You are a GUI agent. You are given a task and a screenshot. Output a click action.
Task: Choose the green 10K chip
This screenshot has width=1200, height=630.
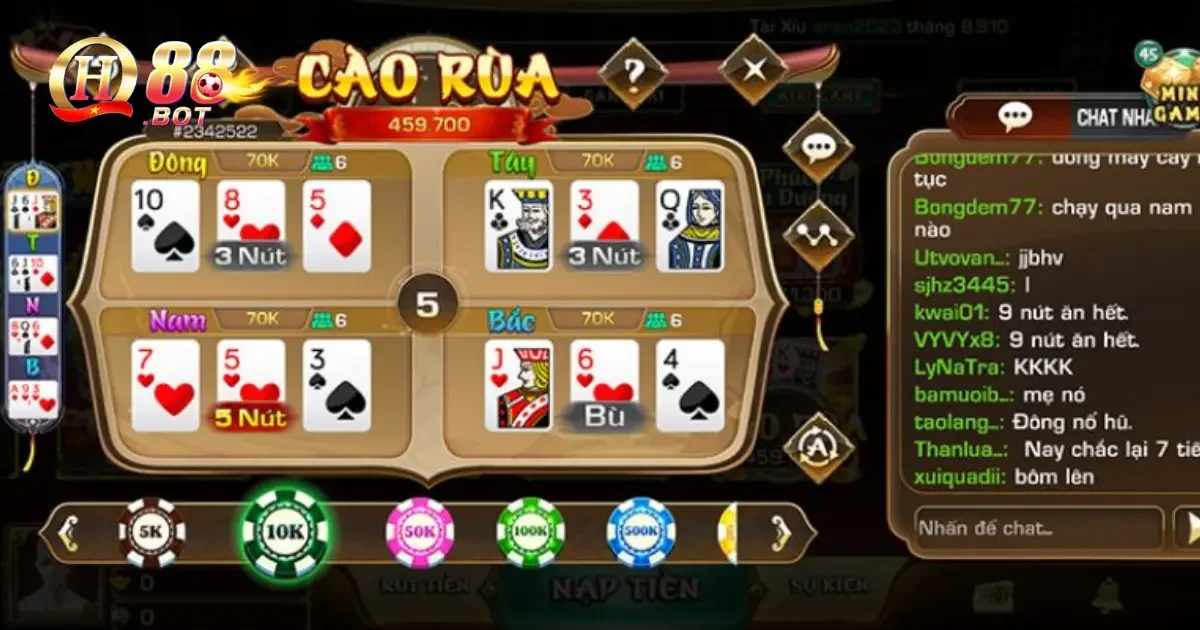286,532
